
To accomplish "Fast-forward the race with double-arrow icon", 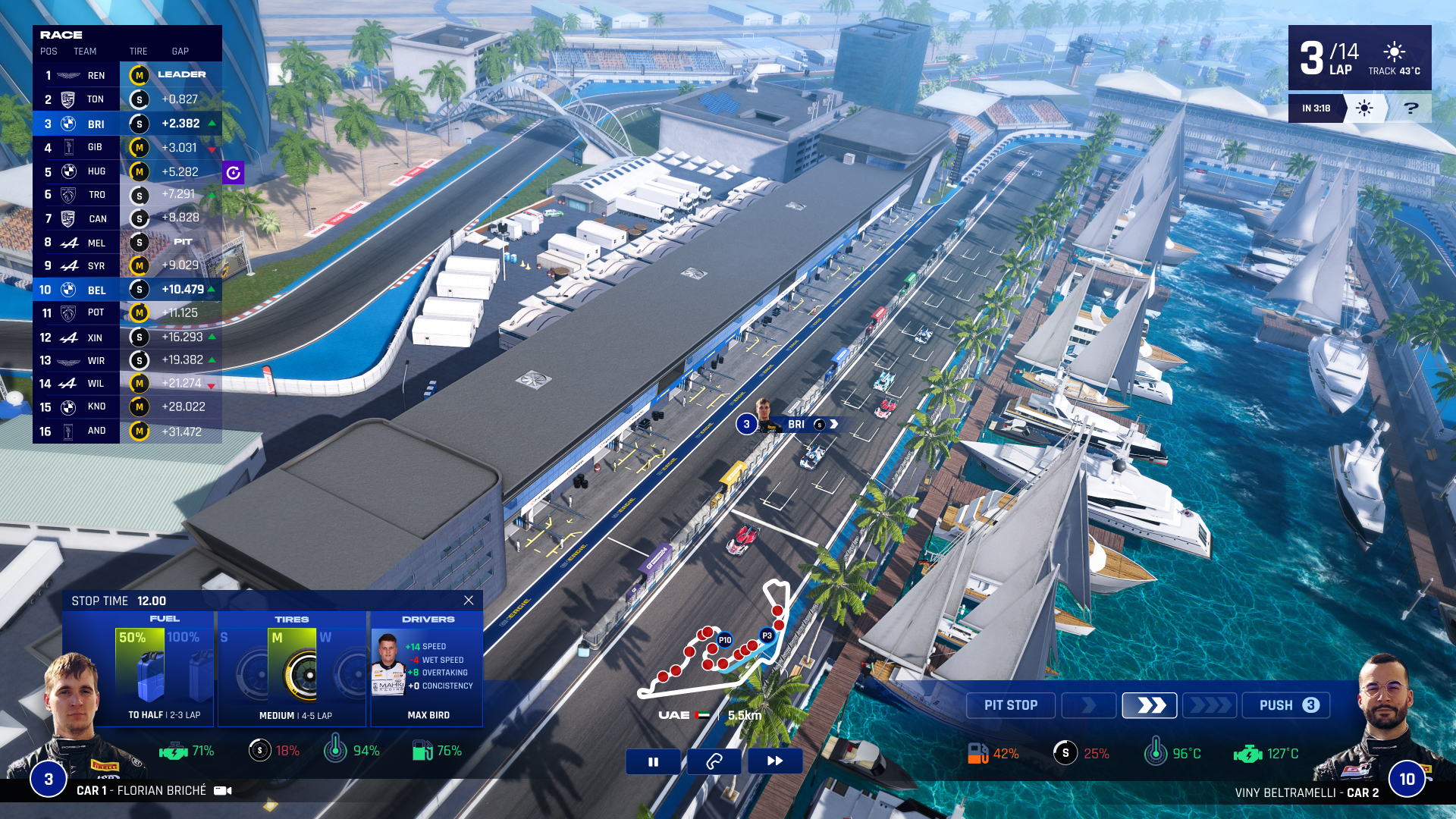I will [775, 761].
